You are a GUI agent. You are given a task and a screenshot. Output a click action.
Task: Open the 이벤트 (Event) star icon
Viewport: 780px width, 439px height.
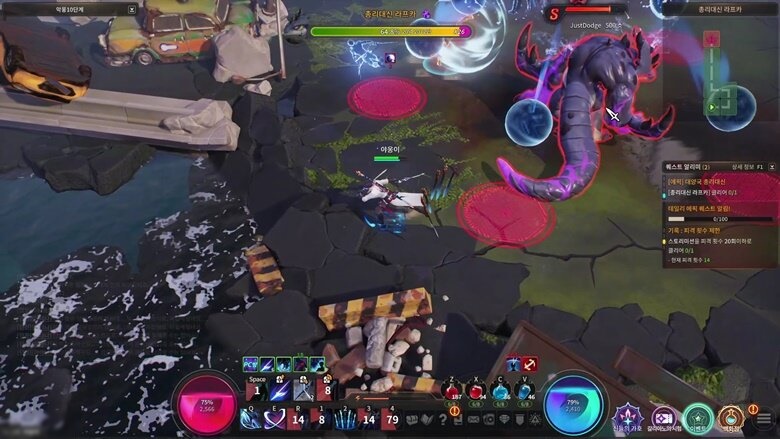(698, 418)
